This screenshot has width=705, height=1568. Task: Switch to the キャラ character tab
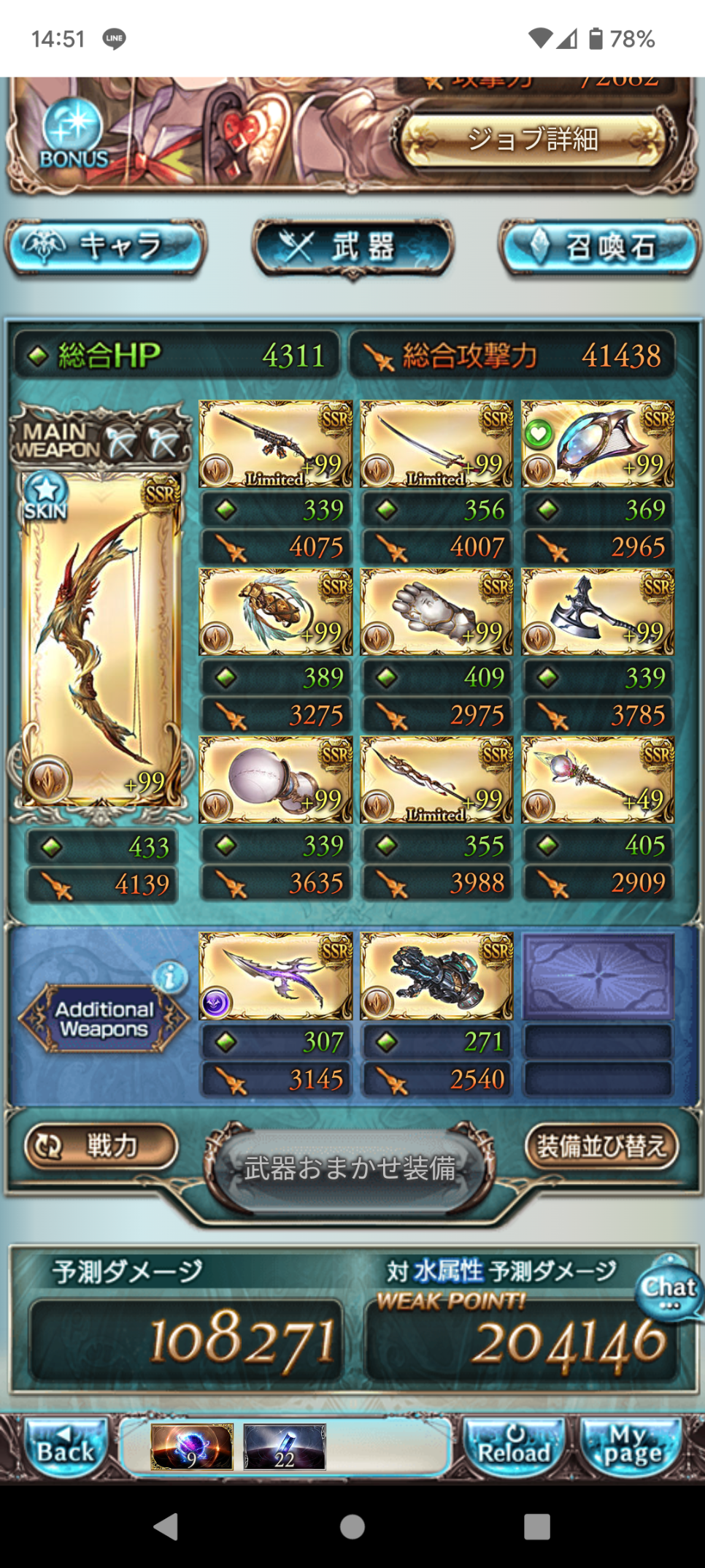click(x=106, y=247)
